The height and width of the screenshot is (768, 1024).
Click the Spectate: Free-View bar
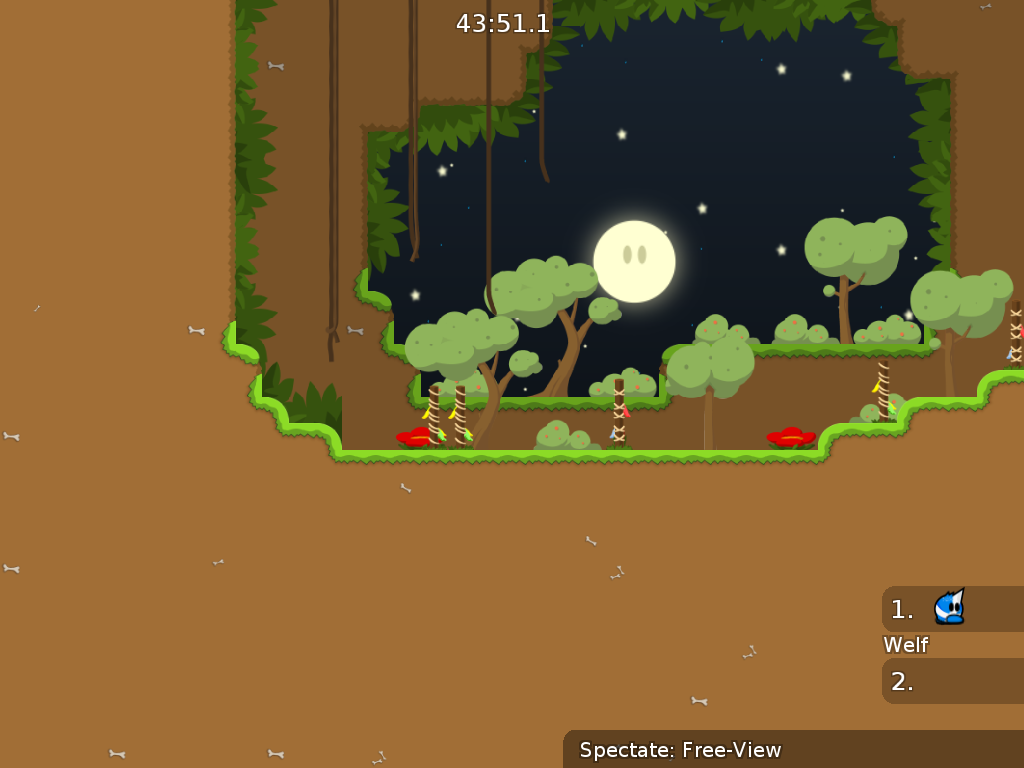(793, 749)
